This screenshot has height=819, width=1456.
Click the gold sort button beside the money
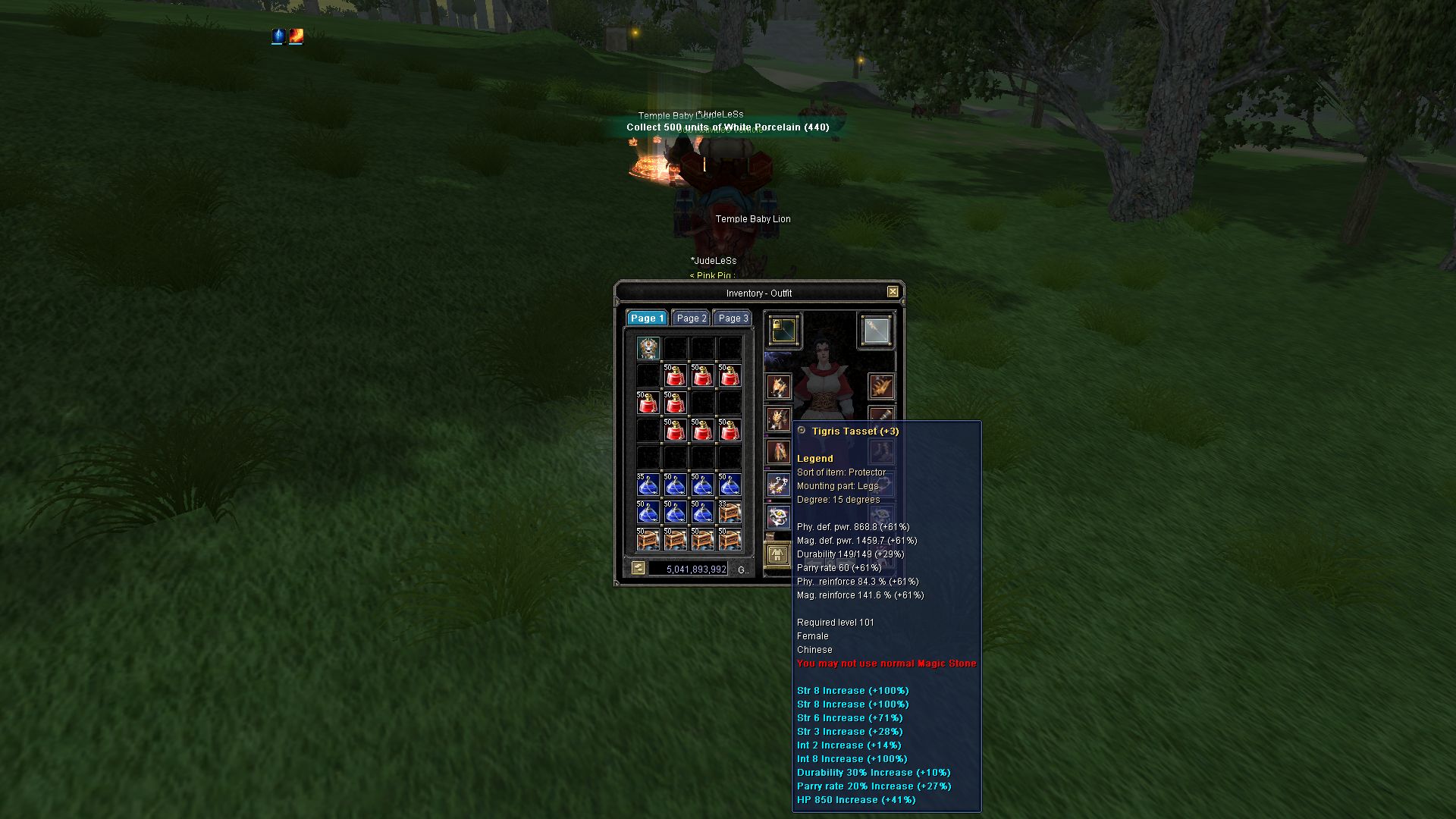click(639, 568)
